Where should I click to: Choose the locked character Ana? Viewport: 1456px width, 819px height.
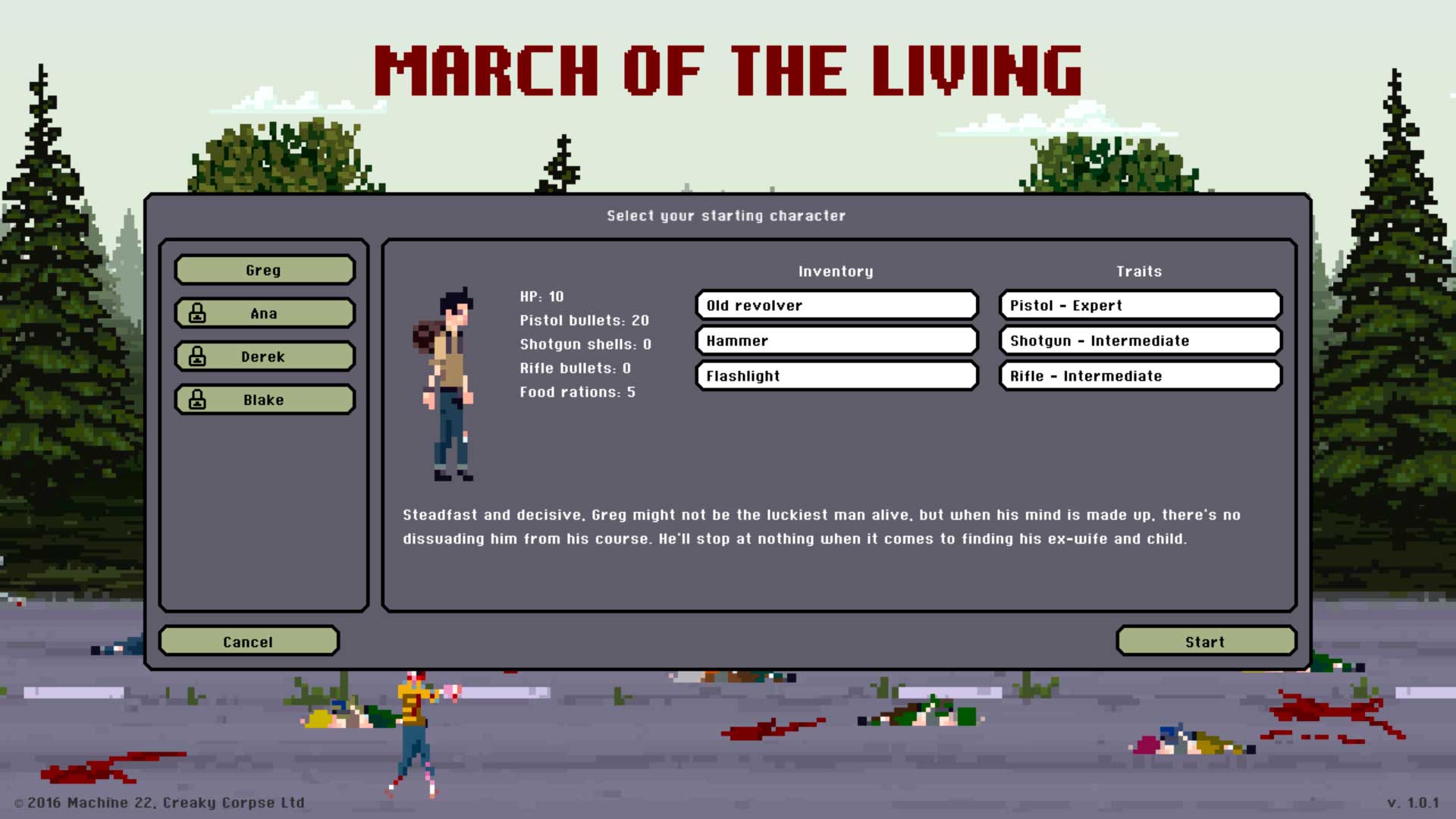point(264,313)
